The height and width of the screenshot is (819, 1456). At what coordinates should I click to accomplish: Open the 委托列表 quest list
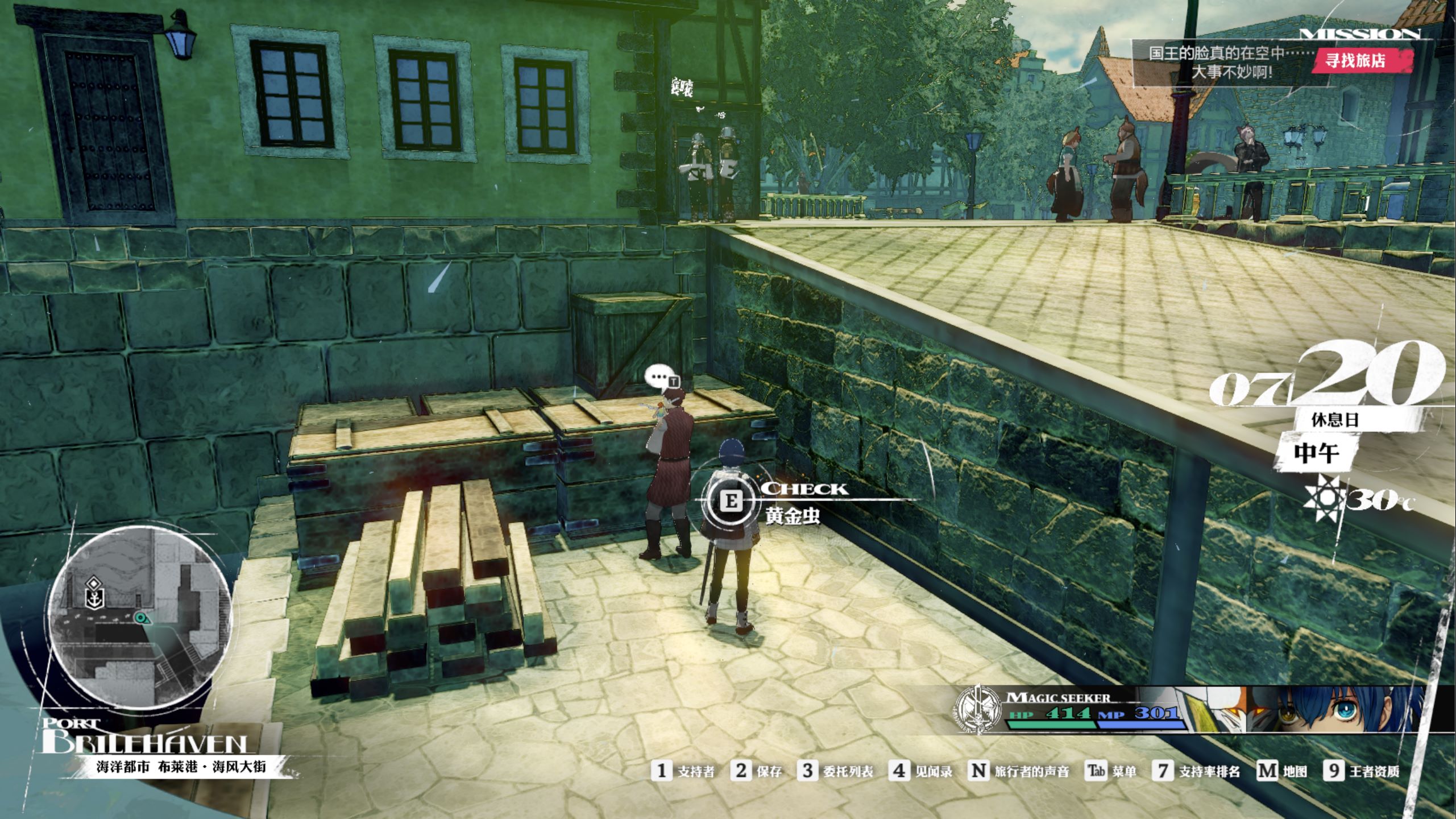pos(835,771)
